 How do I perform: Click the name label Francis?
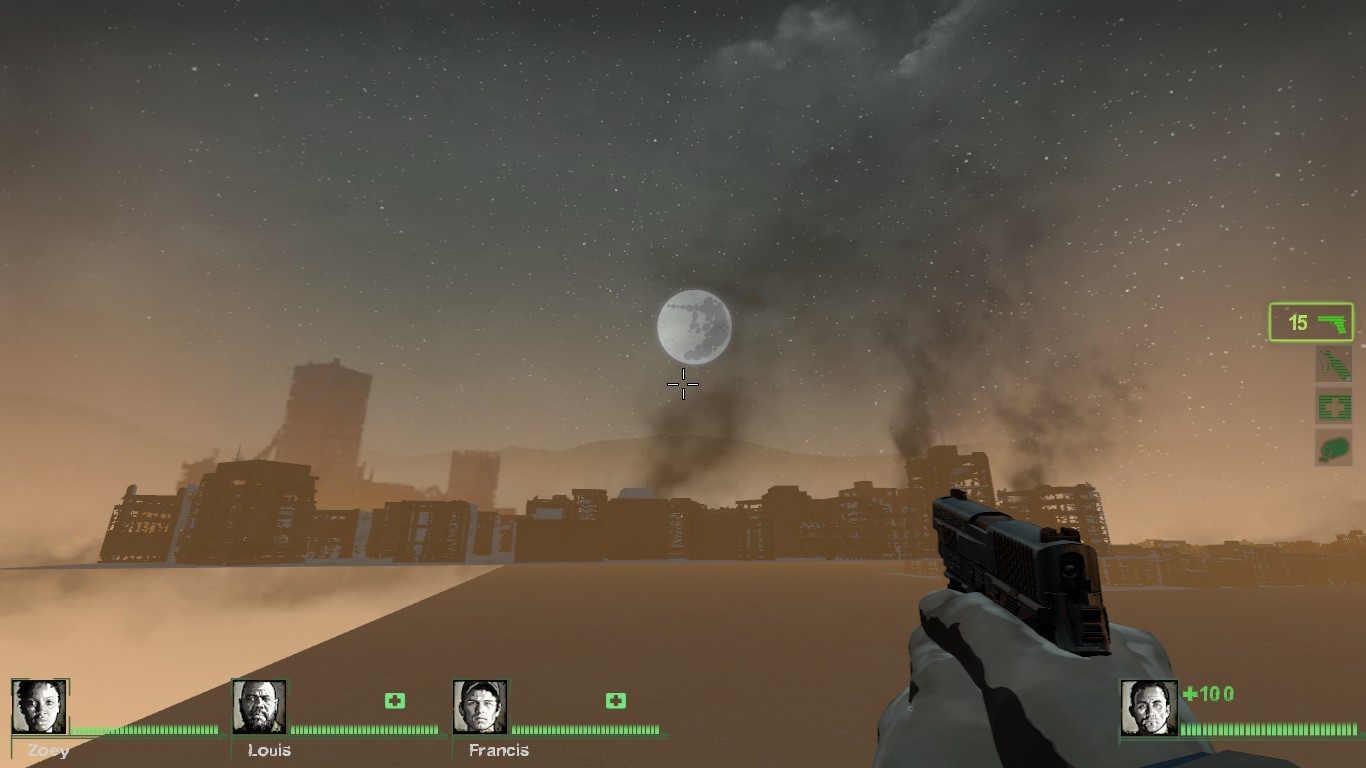(x=497, y=750)
